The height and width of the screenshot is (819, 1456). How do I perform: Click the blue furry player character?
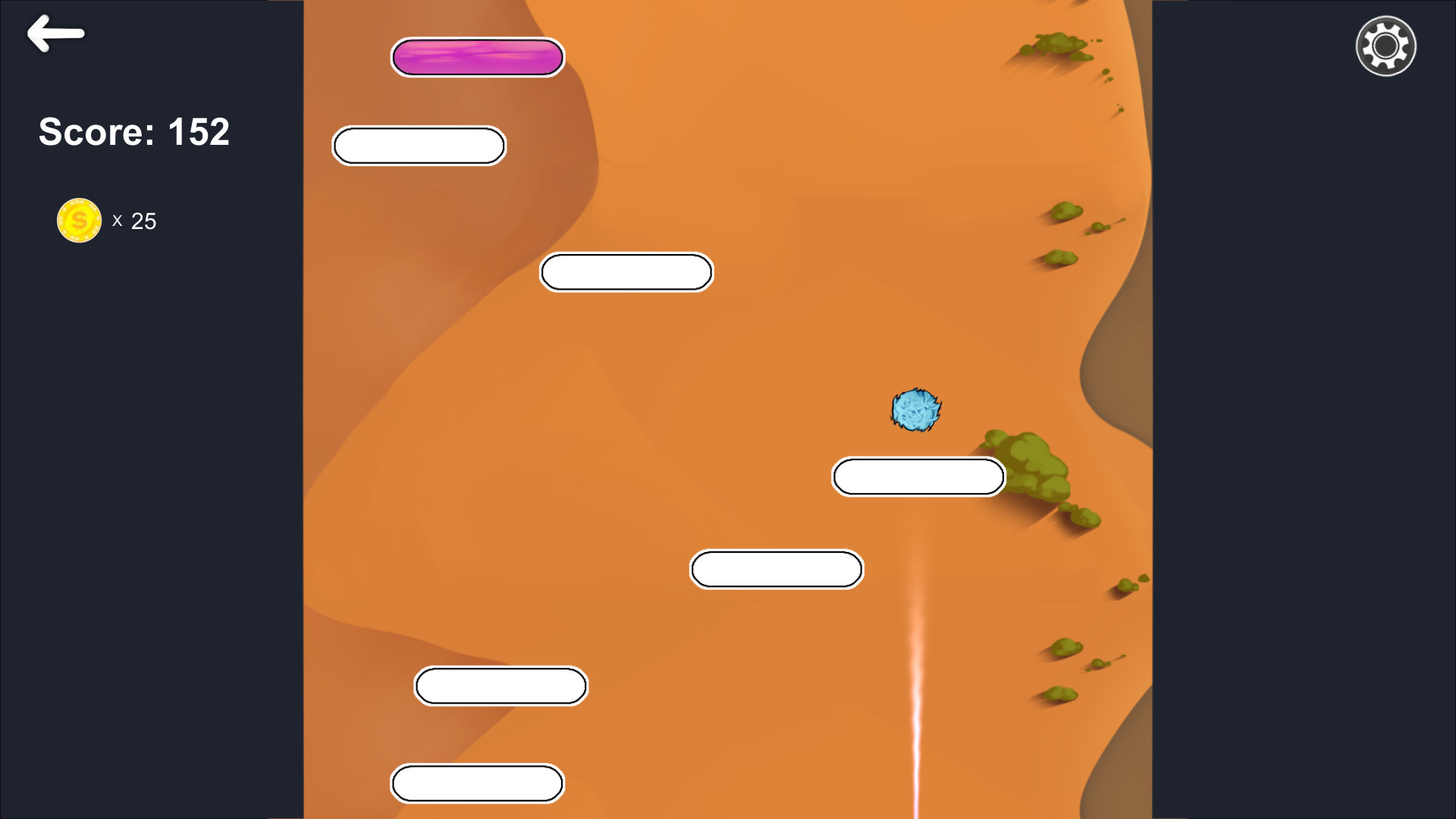coord(915,410)
